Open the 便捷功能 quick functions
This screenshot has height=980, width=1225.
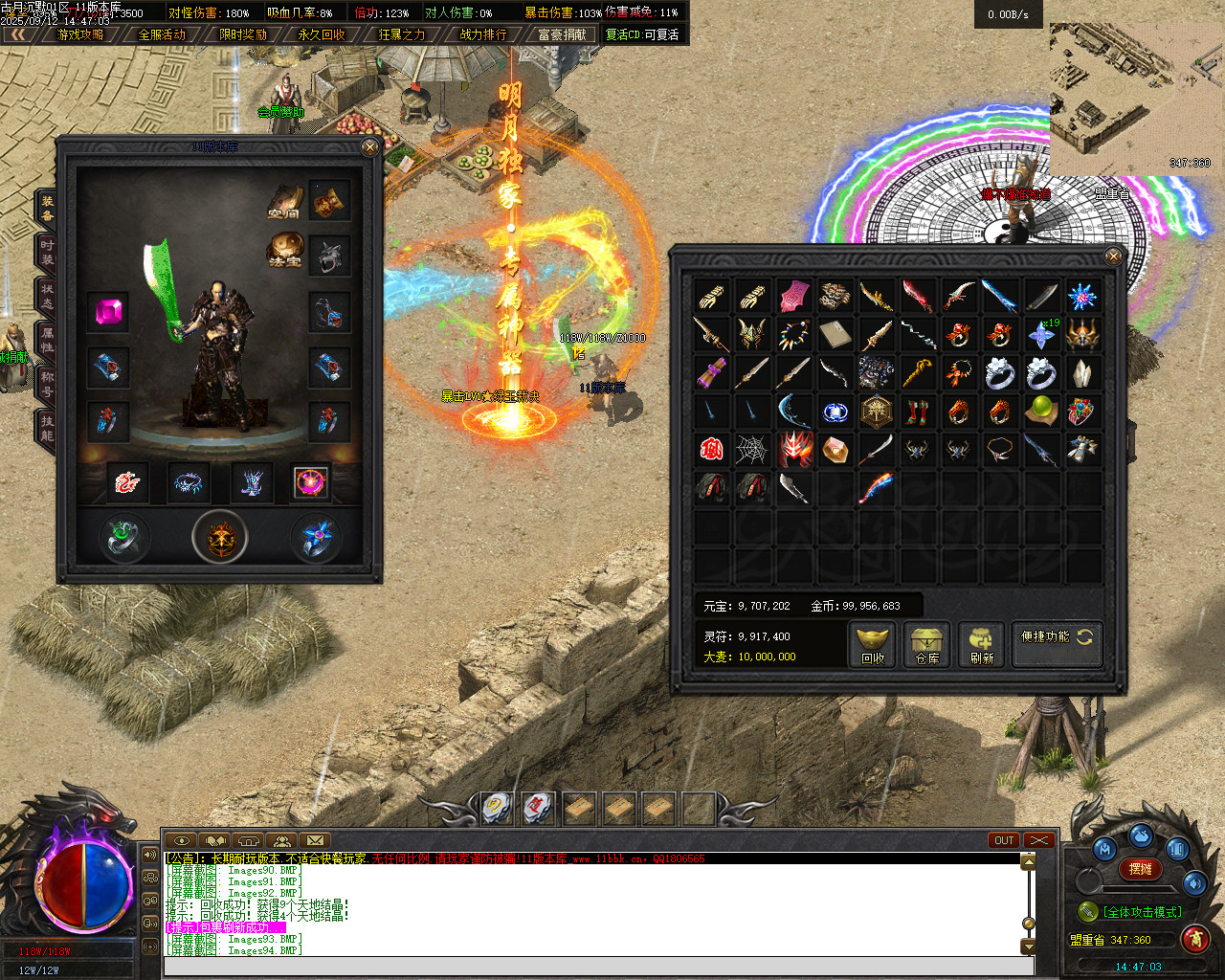[x=1057, y=636]
